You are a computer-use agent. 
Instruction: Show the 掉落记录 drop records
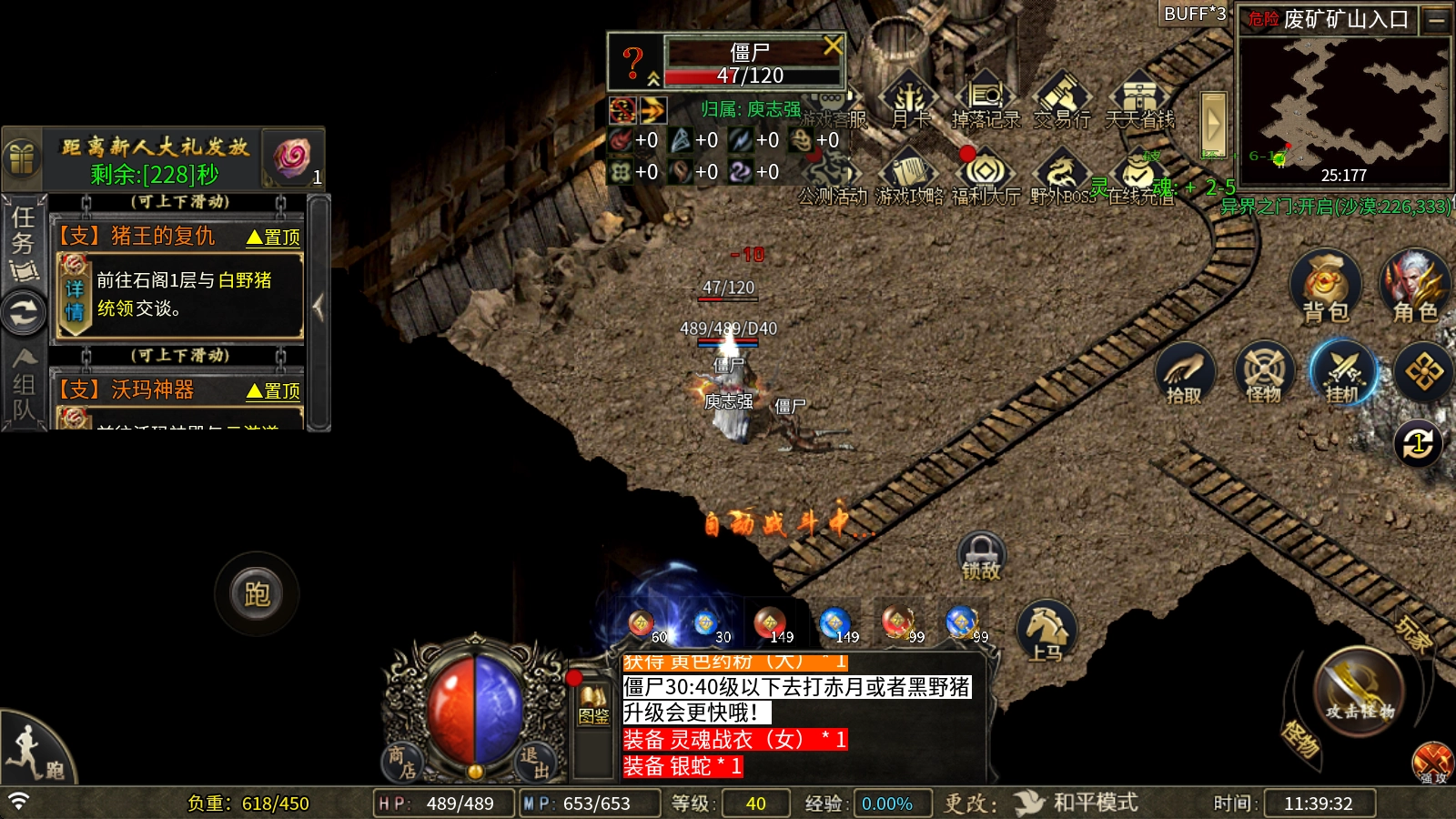point(986,101)
